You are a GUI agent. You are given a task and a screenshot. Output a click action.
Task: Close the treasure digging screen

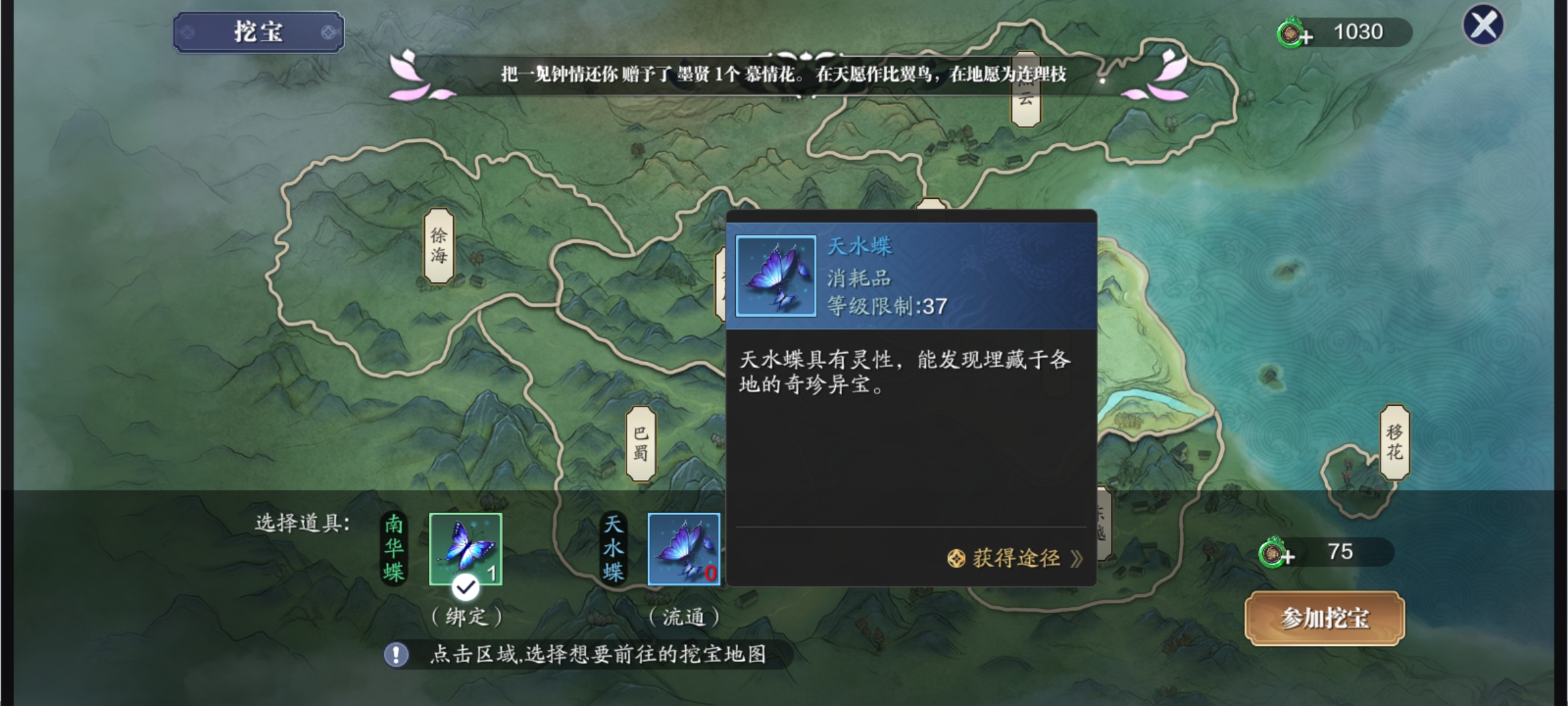click(x=1483, y=25)
